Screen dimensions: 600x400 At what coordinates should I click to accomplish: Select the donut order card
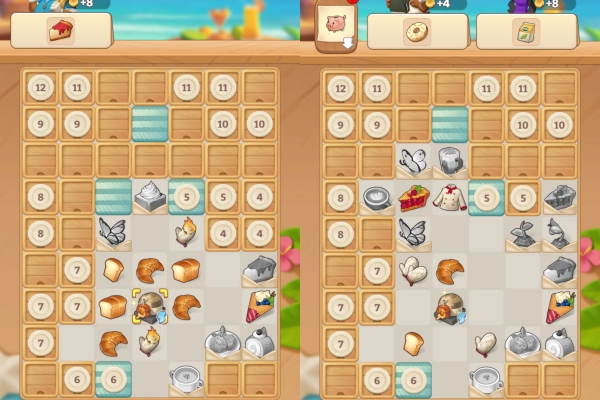coord(417,31)
